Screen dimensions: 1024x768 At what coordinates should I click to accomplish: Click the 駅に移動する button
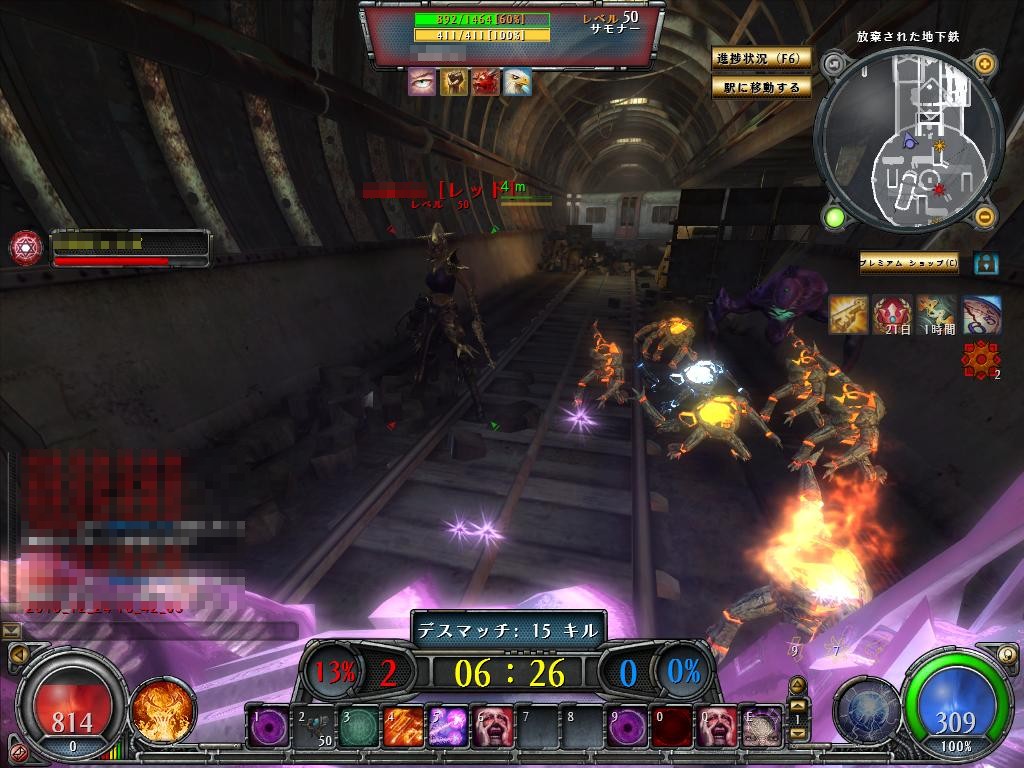(x=761, y=87)
